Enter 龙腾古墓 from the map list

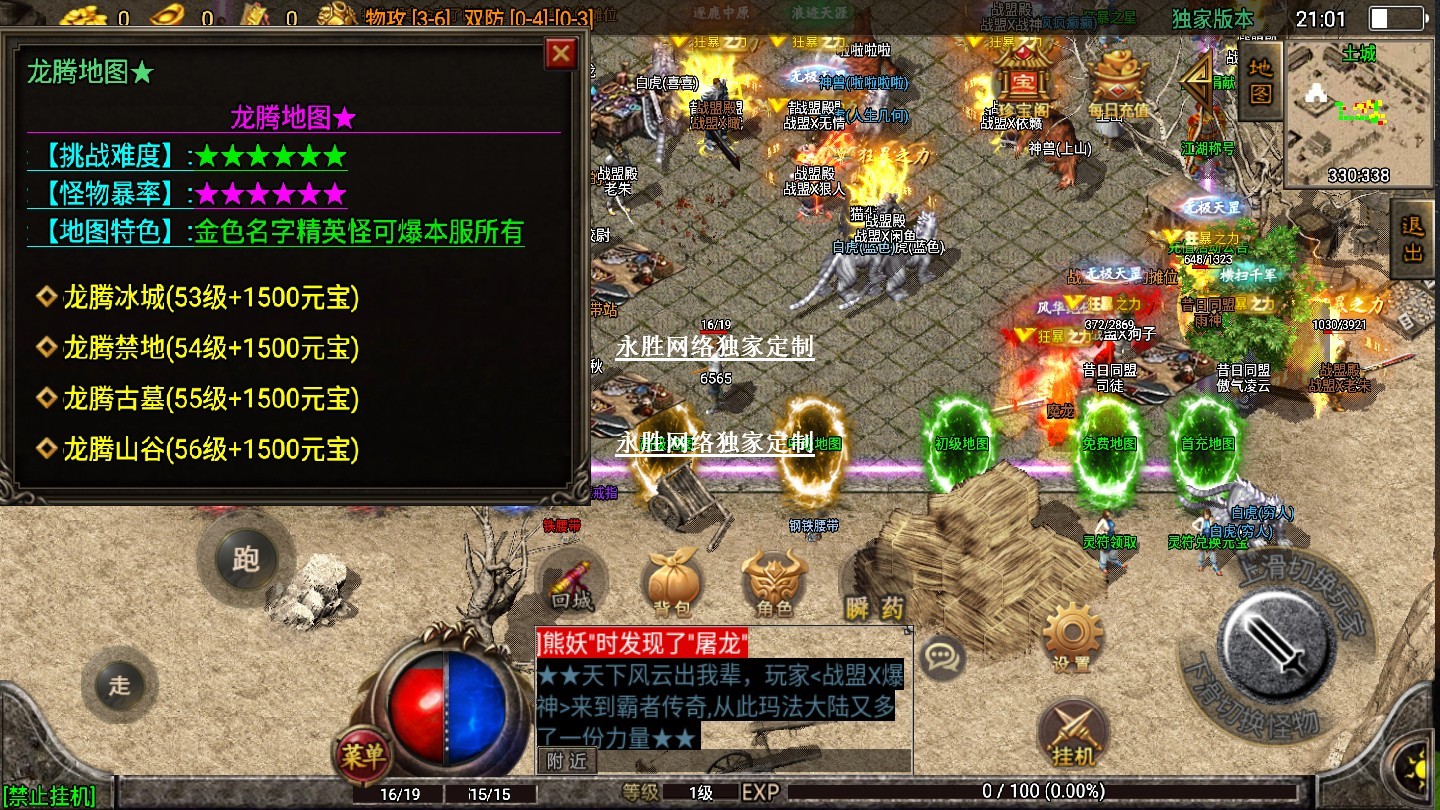tap(210, 399)
